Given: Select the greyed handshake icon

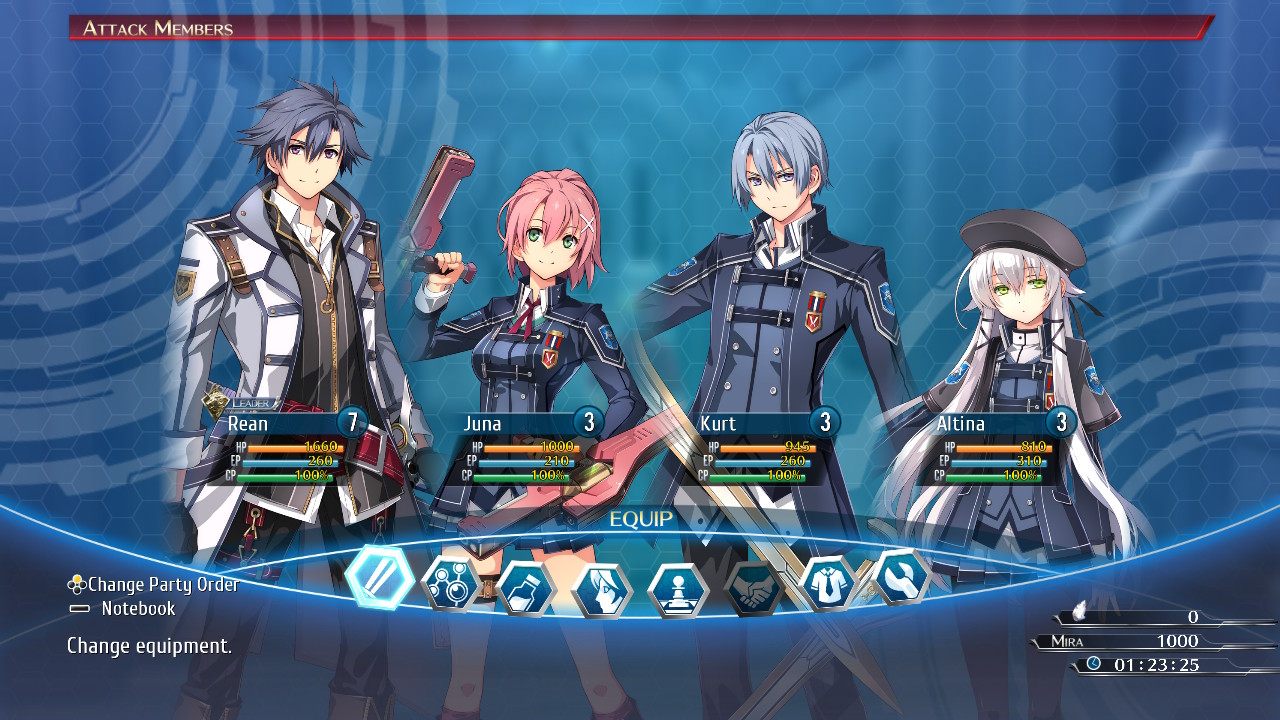Looking at the screenshot, I should [754, 588].
